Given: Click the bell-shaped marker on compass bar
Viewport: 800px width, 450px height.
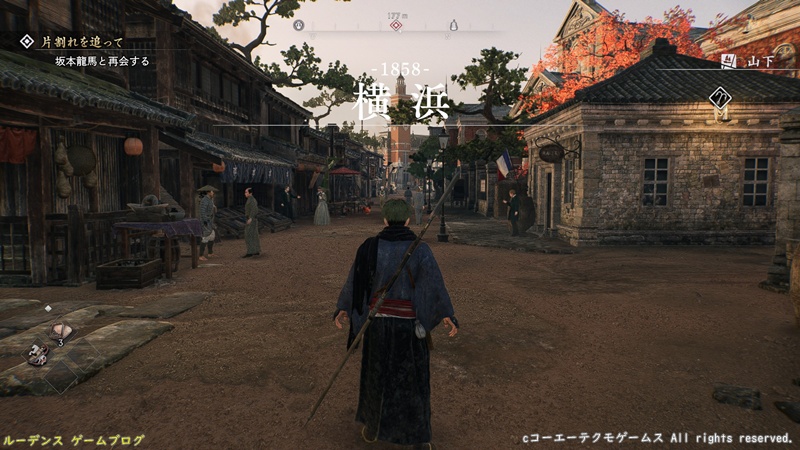Looking at the screenshot, I should (453, 25).
